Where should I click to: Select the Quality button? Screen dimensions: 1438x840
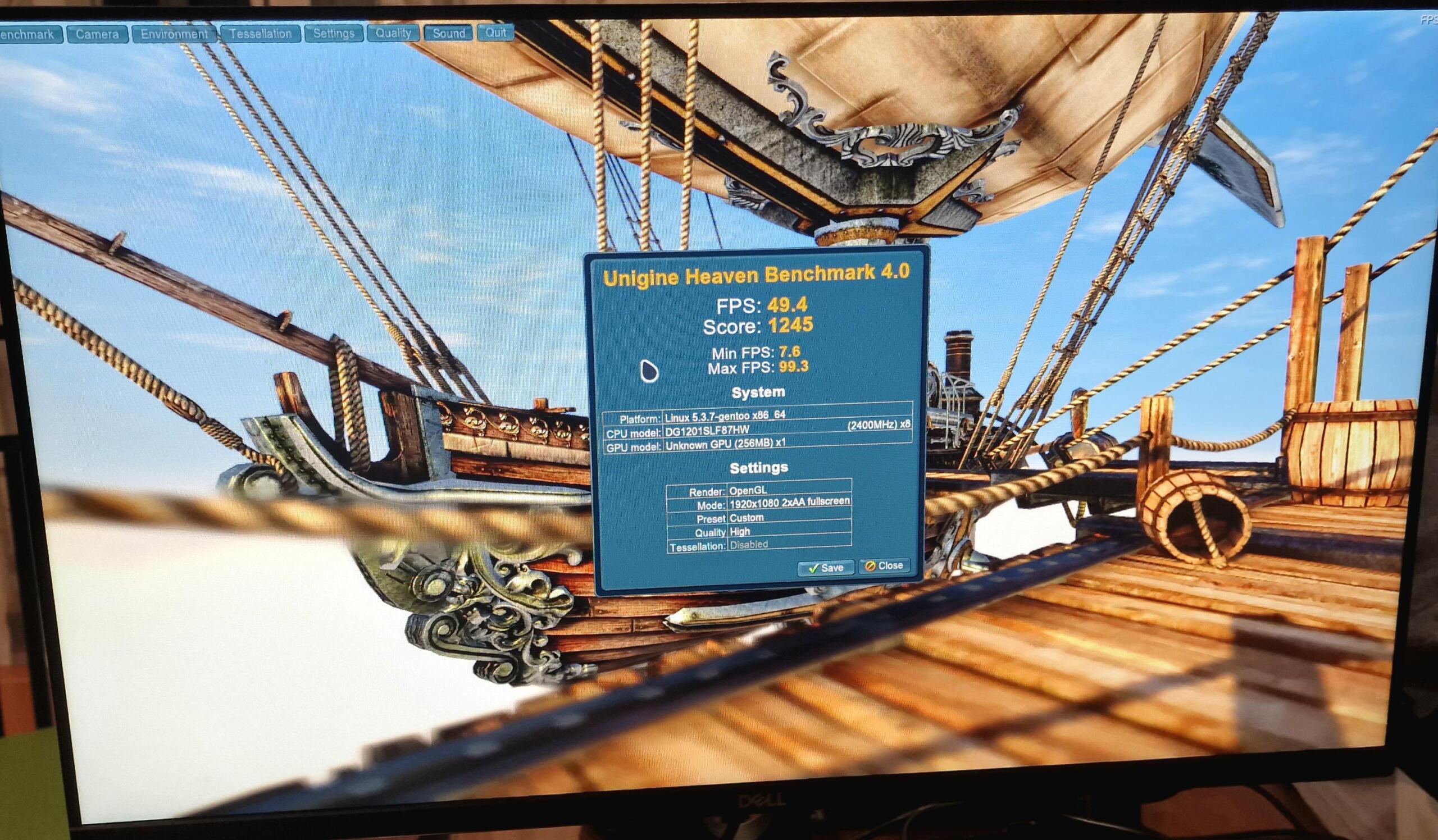[x=393, y=33]
